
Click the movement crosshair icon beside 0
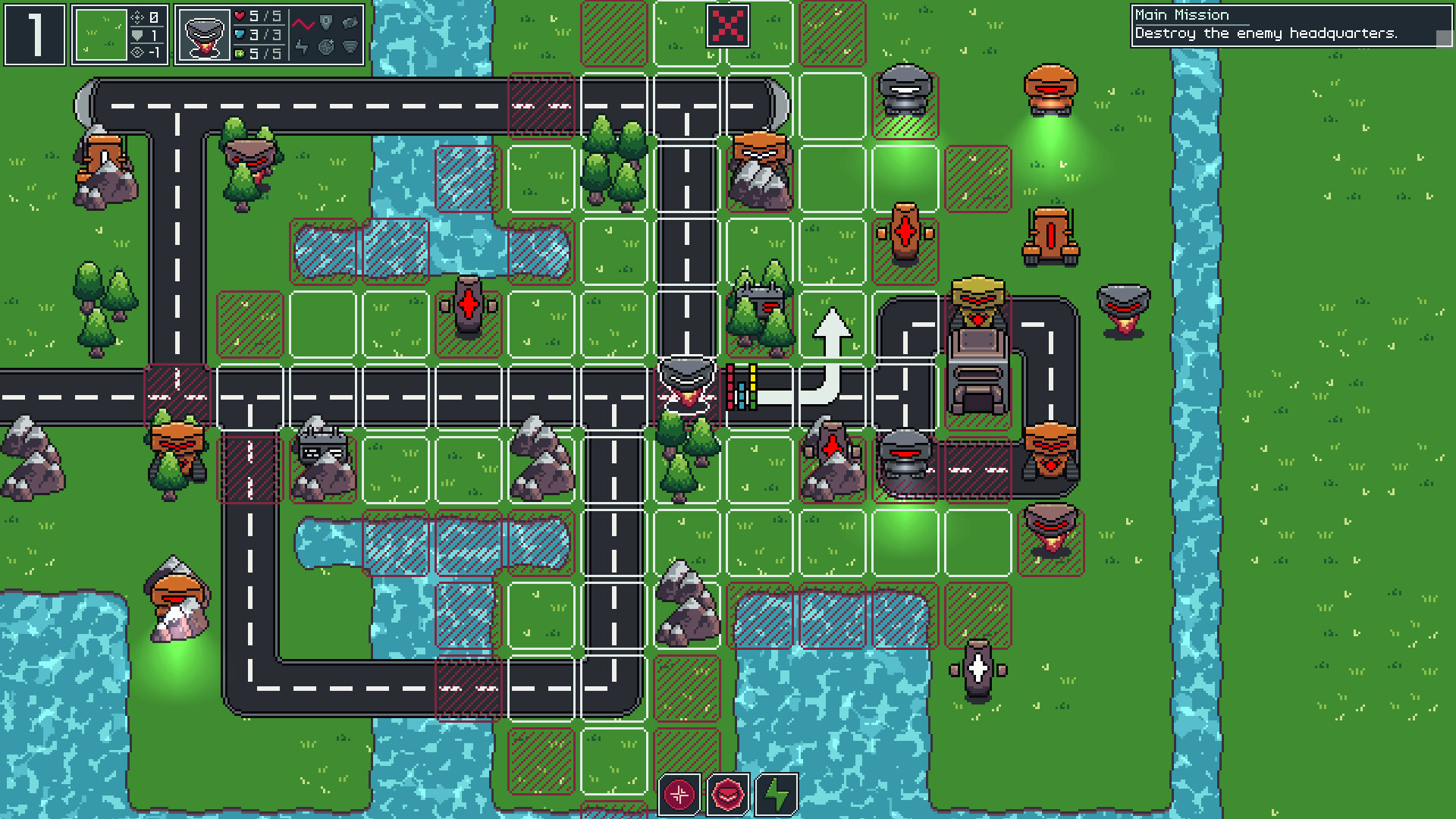[138, 18]
